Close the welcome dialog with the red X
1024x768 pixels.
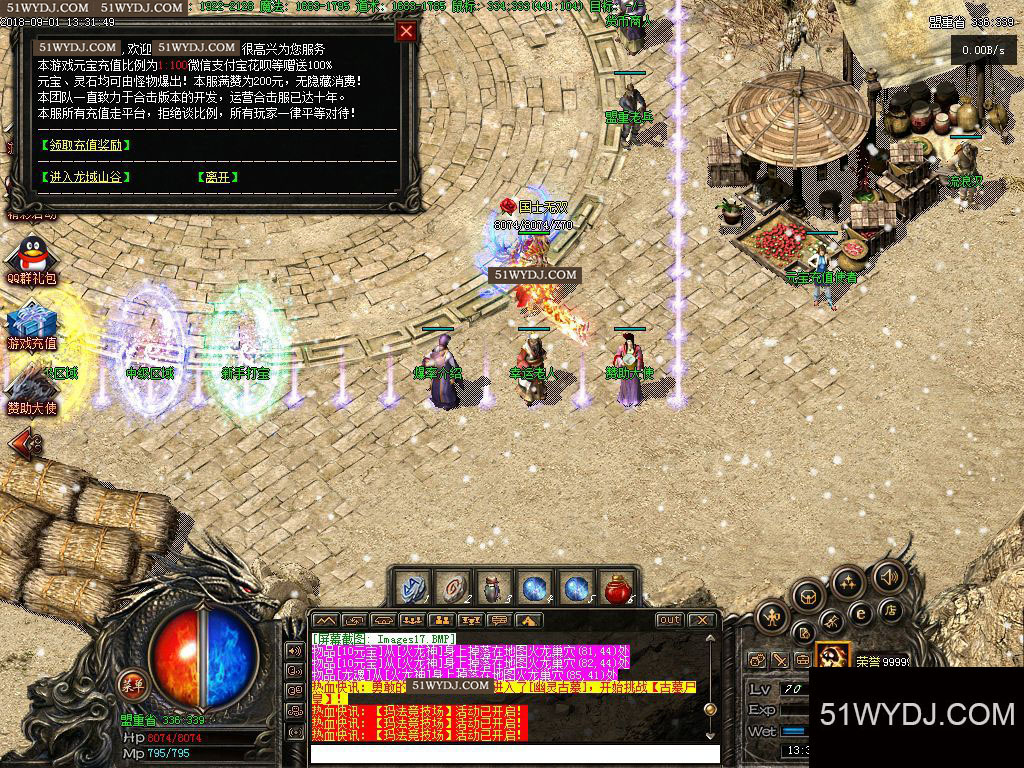pyautogui.click(x=406, y=31)
